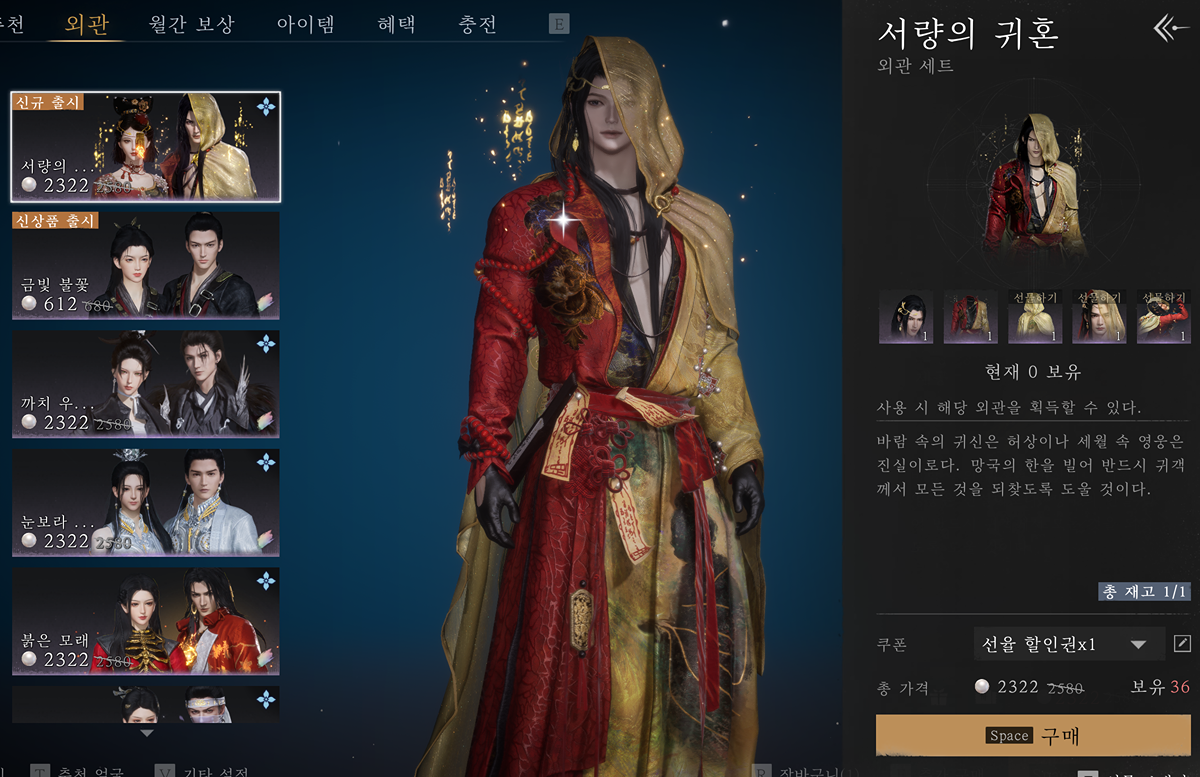Select the red-sleeved pose gift item
This screenshot has width=1200, height=777.
coord(1163,318)
